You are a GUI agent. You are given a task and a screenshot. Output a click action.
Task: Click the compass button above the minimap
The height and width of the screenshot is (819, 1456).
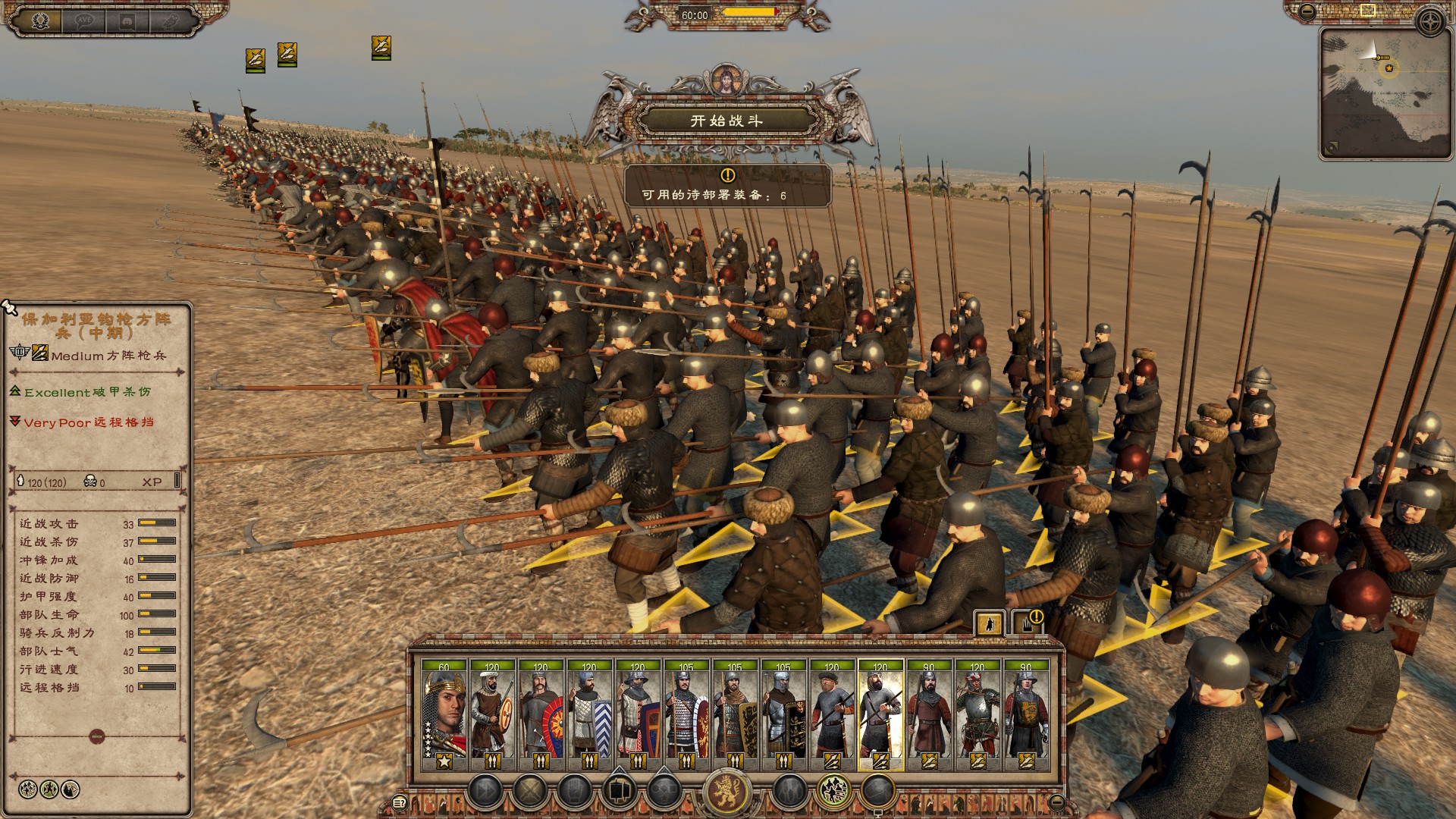(x=1431, y=21)
